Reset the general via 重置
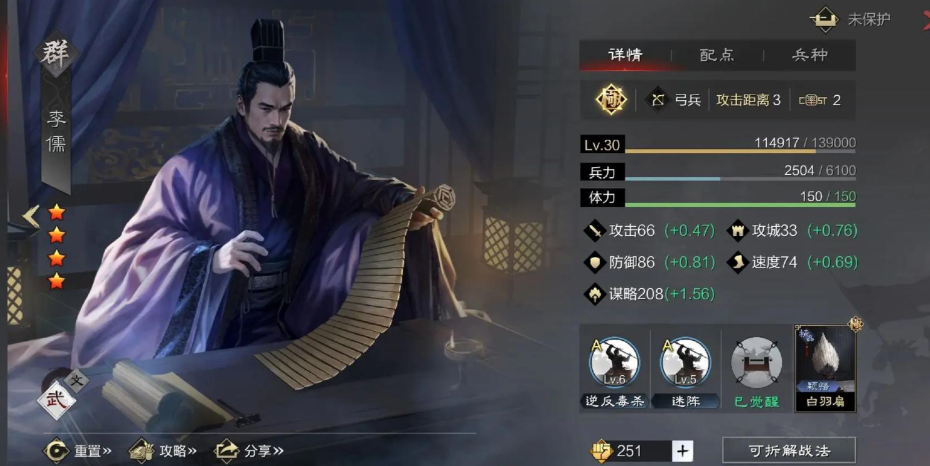Viewport: 930px width, 466px height. pyautogui.click(x=78, y=450)
